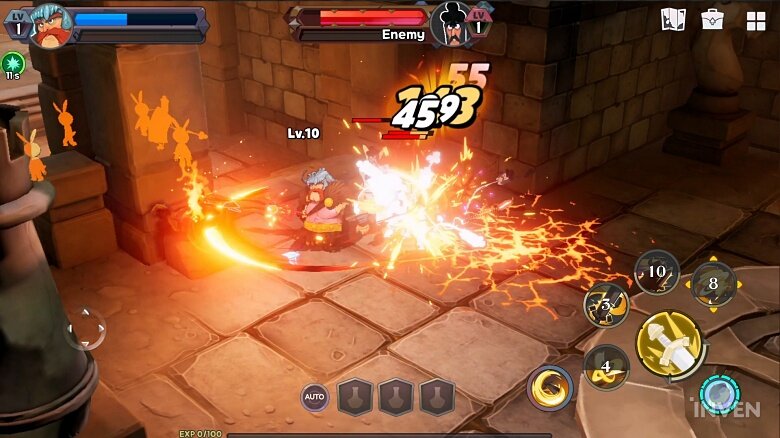
Task: Open the map from the top bar
Action: pyautogui.click(x=673, y=20)
